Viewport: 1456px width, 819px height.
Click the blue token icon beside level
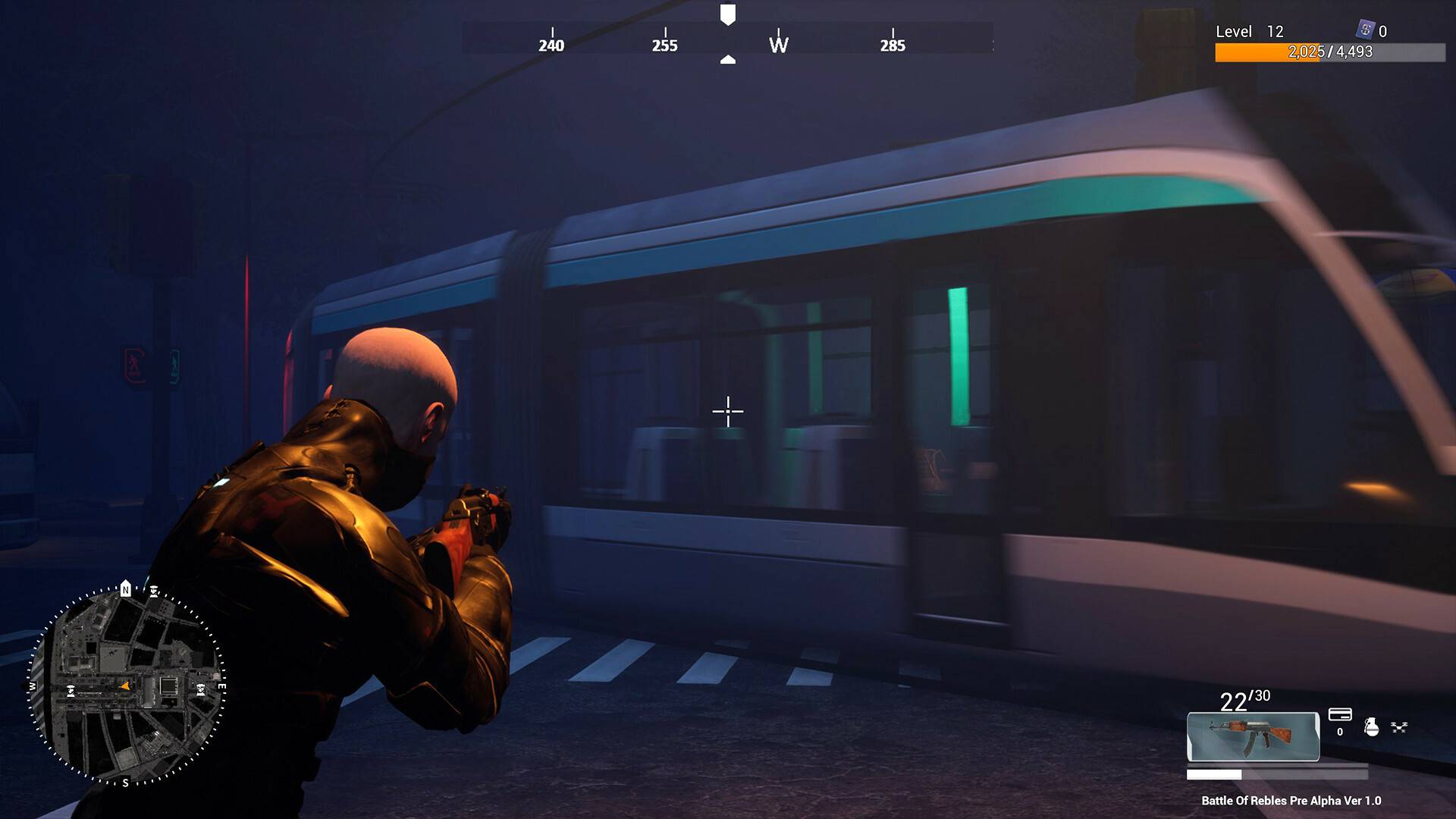tap(1365, 30)
